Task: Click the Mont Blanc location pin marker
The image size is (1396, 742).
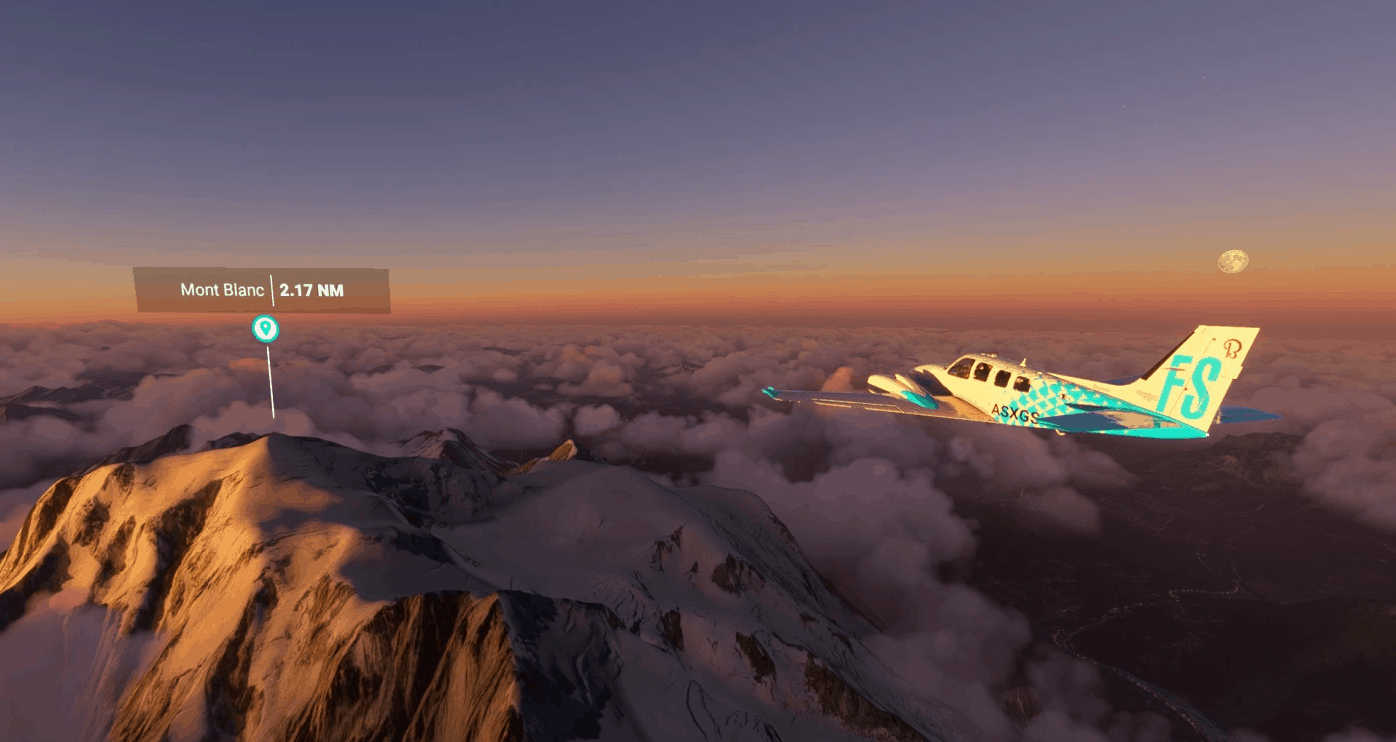Action: click(265, 328)
